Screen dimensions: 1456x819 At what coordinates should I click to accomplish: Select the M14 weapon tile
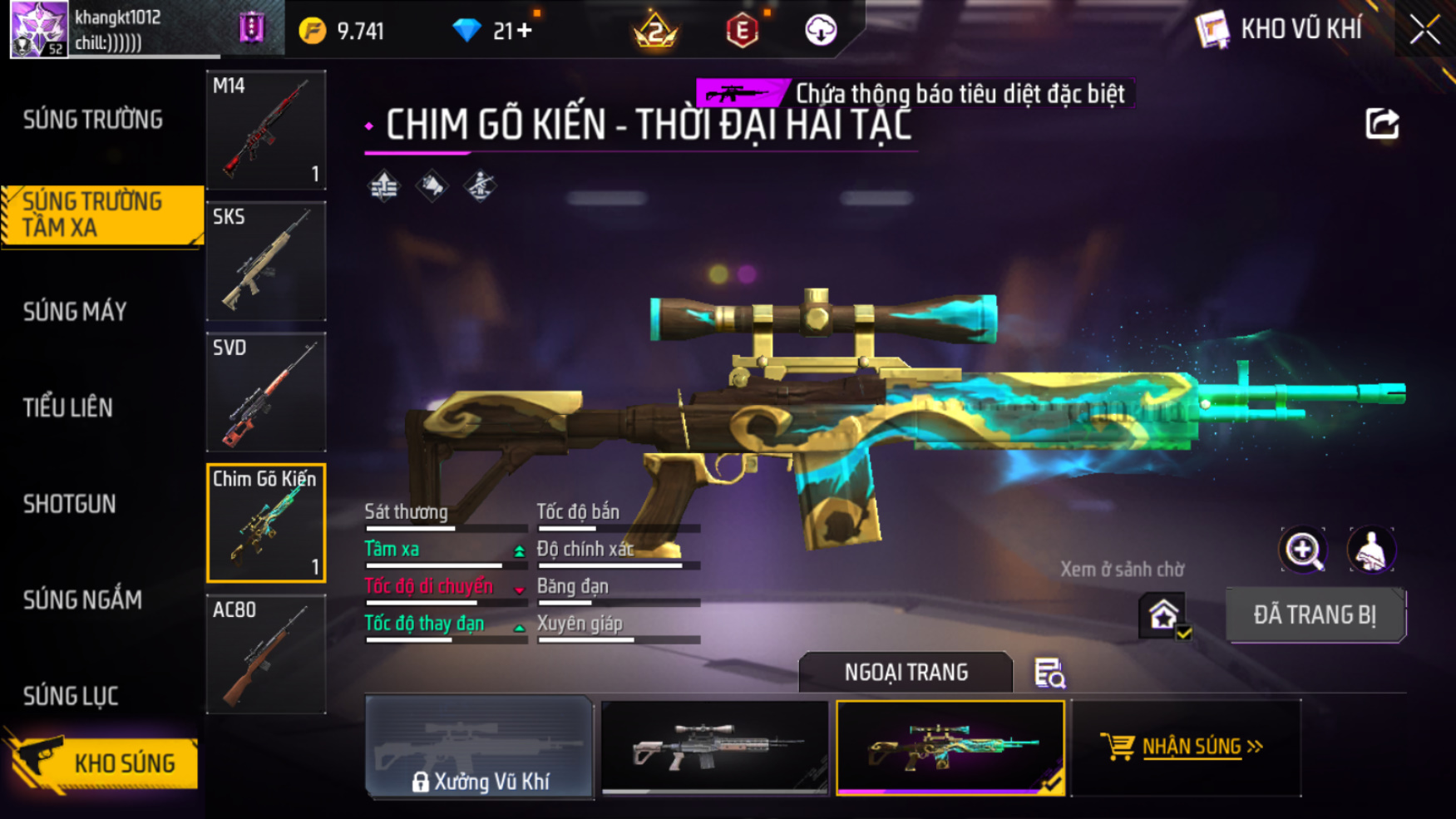[266, 130]
